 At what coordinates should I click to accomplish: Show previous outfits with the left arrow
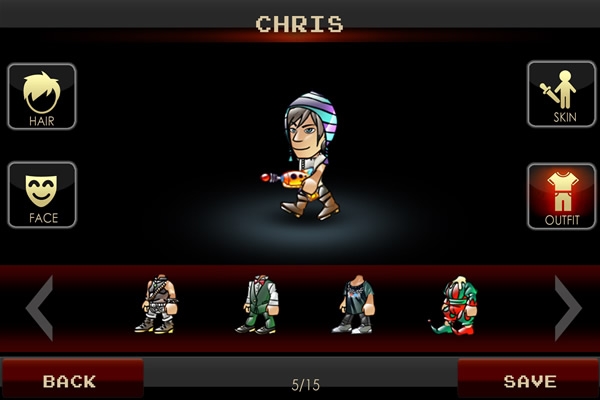(39, 307)
